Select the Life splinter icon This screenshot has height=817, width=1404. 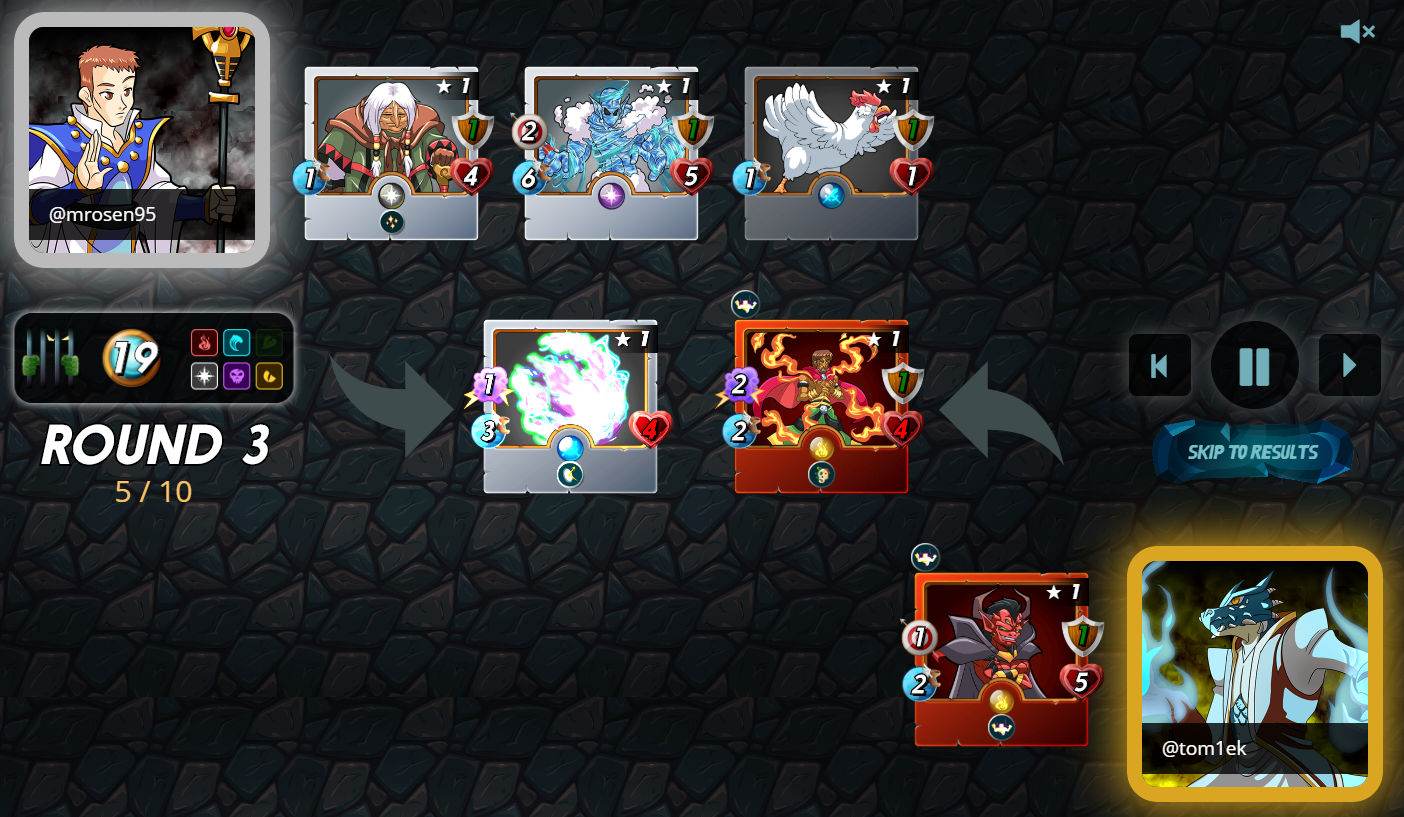click(205, 376)
